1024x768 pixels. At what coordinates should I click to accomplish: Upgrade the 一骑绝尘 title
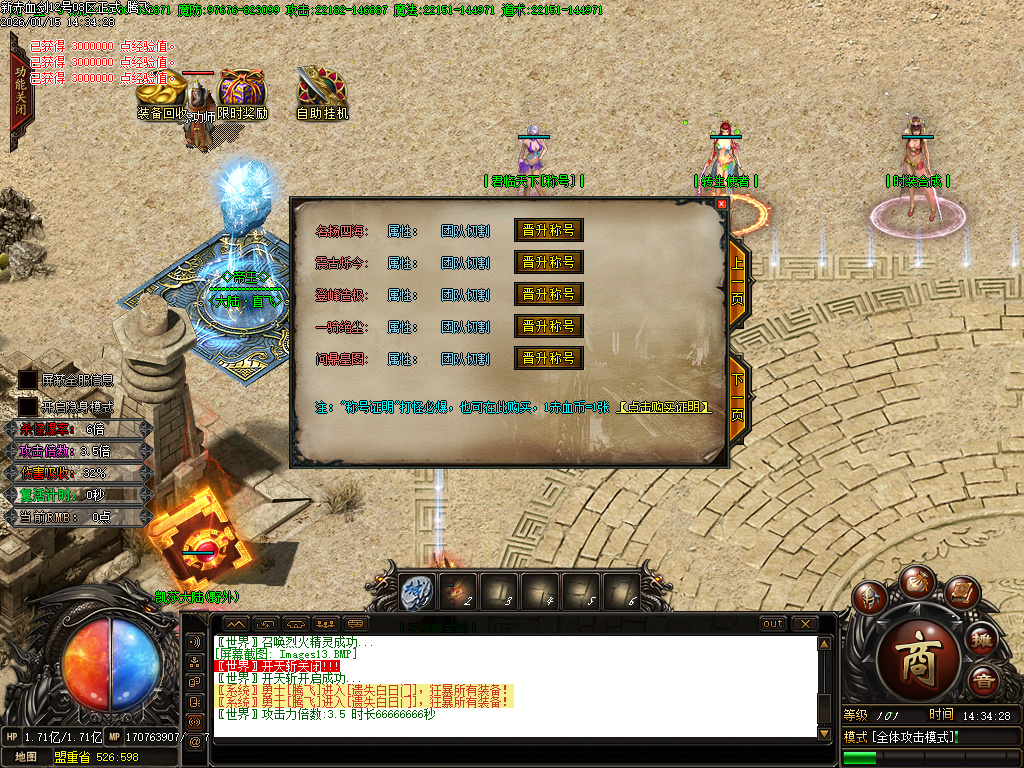pyautogui.click(x=548, y=326)
